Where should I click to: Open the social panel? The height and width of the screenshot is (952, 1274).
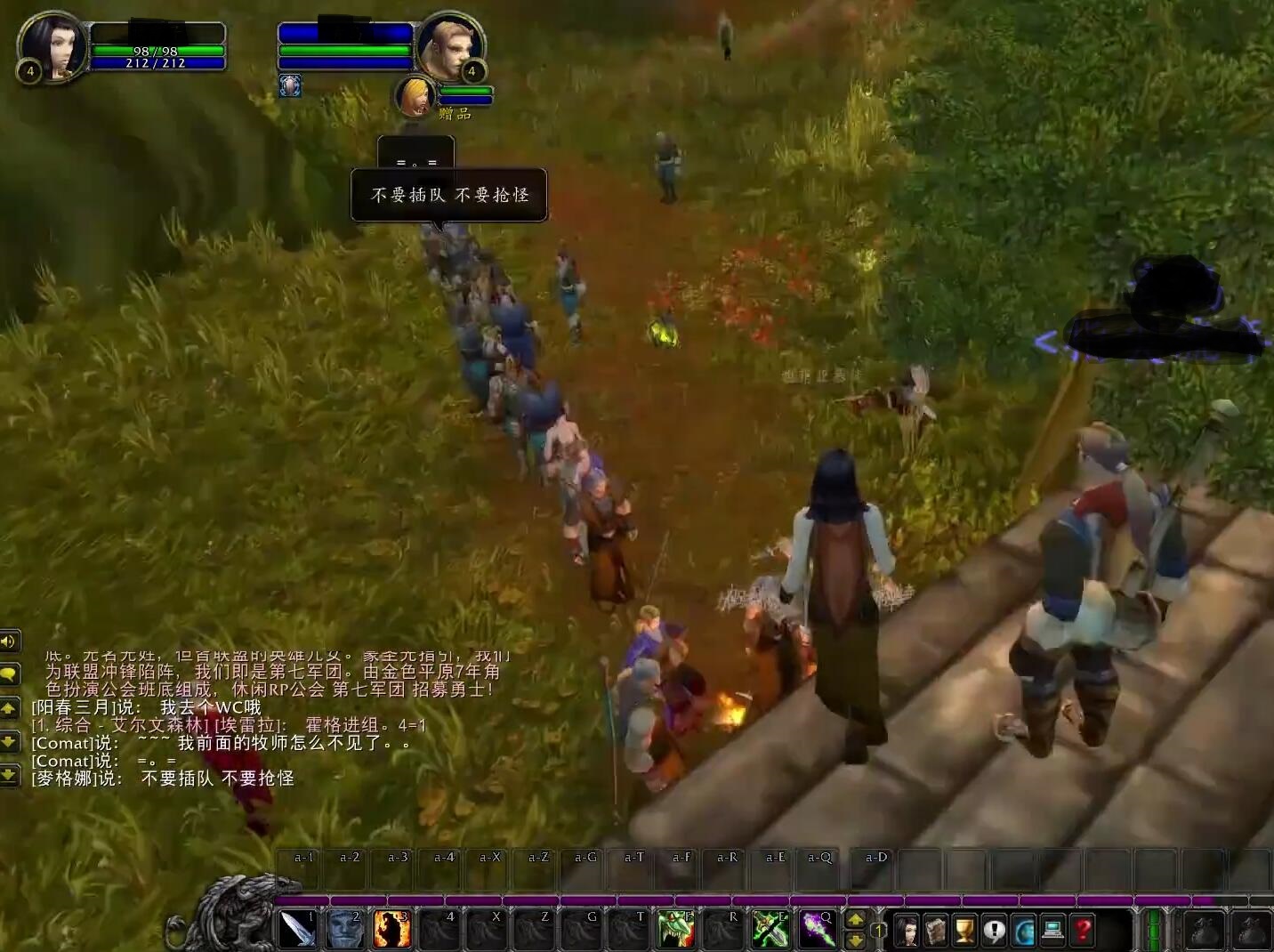click(1024, 931)
